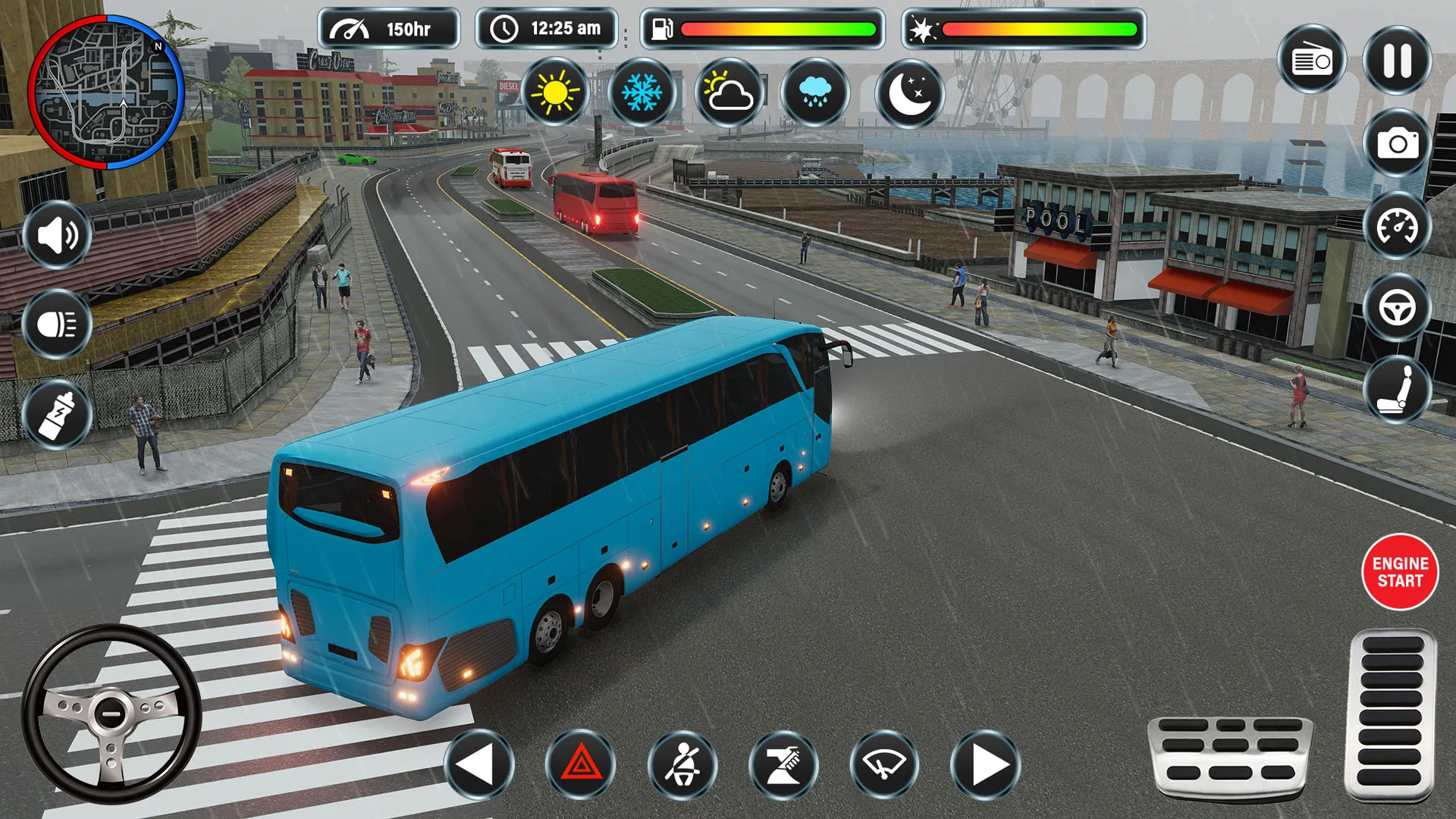Screen dimensions: 1456x819
Task: Use the energy drink boost
Action: point(57,413)
